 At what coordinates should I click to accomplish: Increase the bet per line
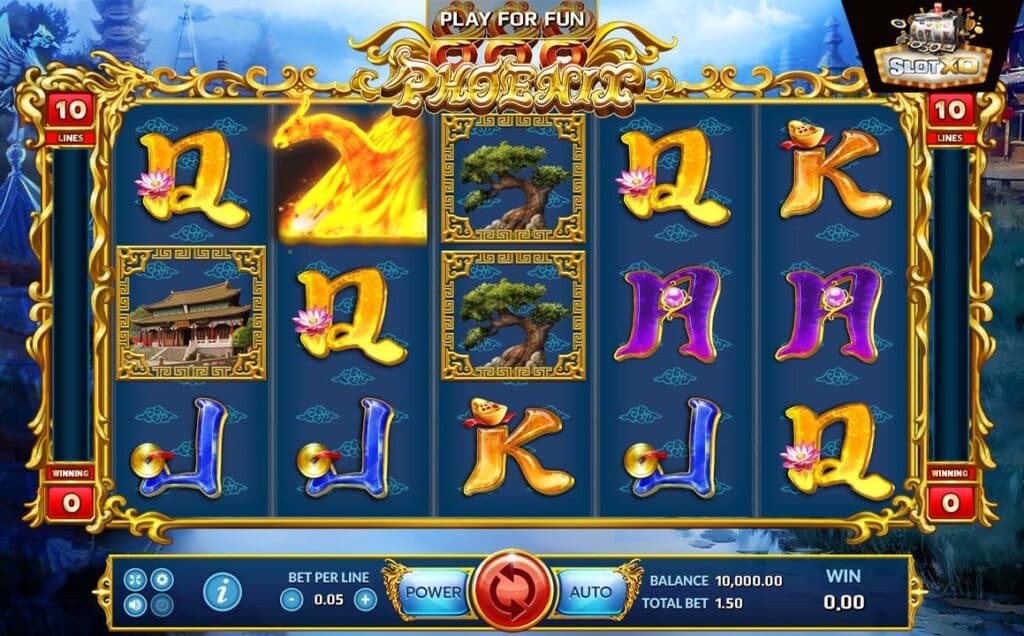[366, 600]
